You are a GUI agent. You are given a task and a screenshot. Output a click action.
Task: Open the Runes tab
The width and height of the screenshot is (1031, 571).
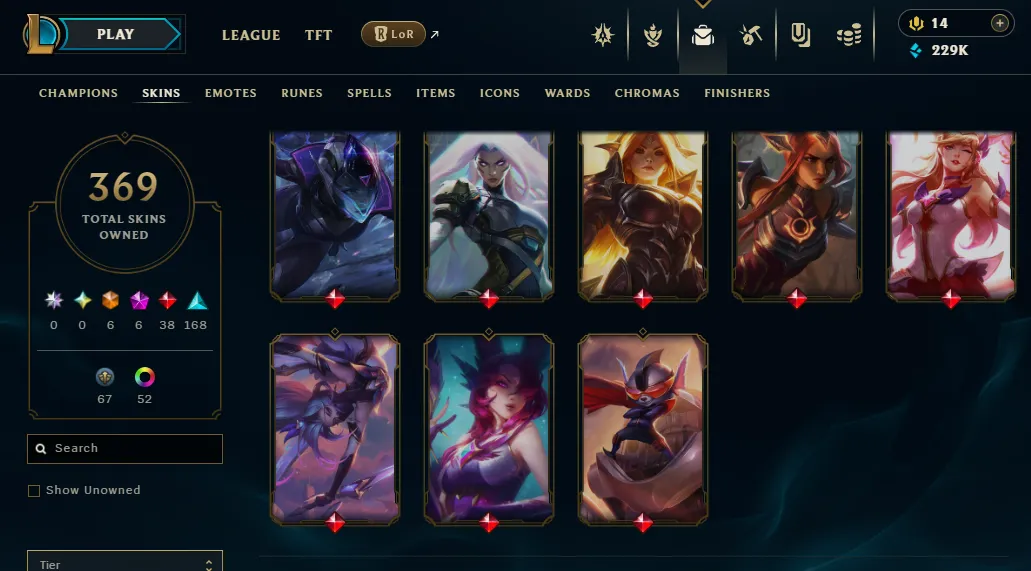(302, 93)
